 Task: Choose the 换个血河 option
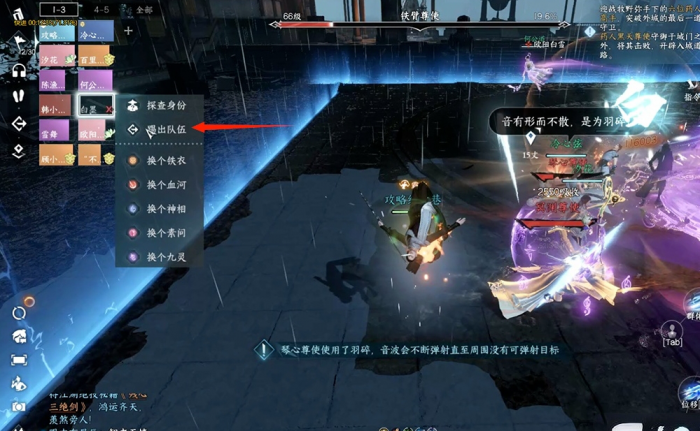(x=166, y=185)
